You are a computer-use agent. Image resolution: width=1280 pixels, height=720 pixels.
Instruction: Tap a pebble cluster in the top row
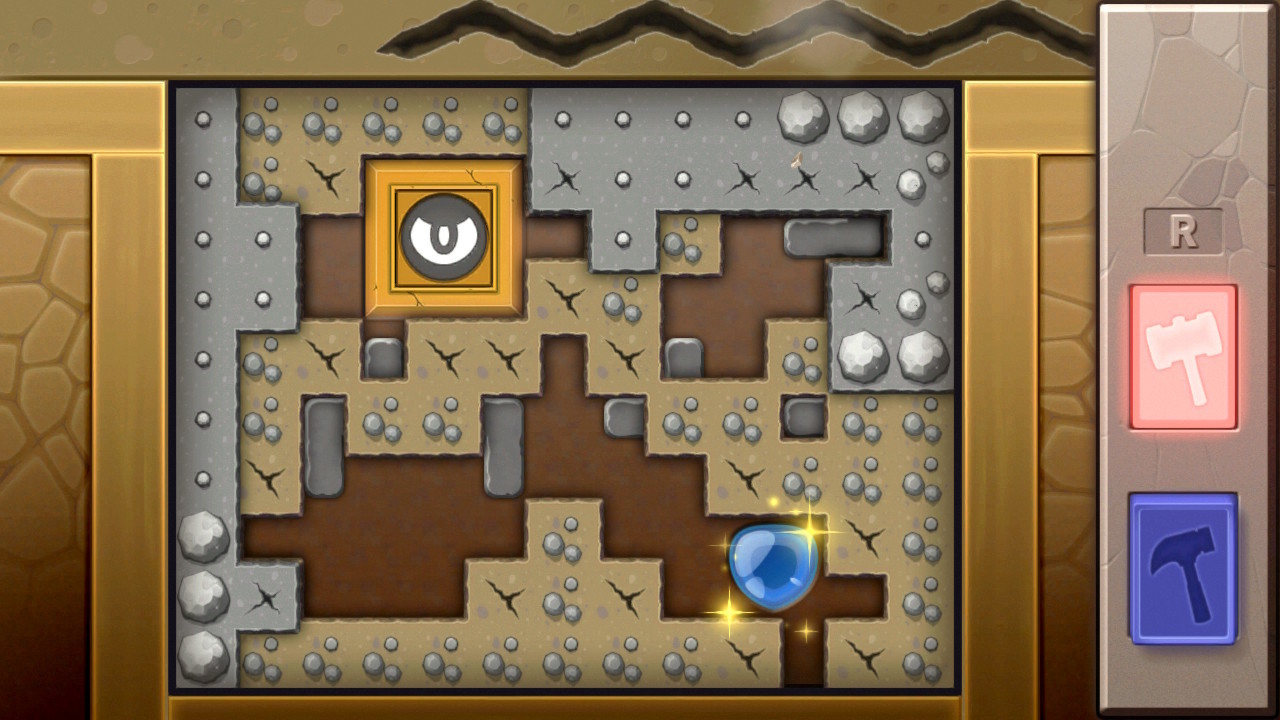(380, 120)
